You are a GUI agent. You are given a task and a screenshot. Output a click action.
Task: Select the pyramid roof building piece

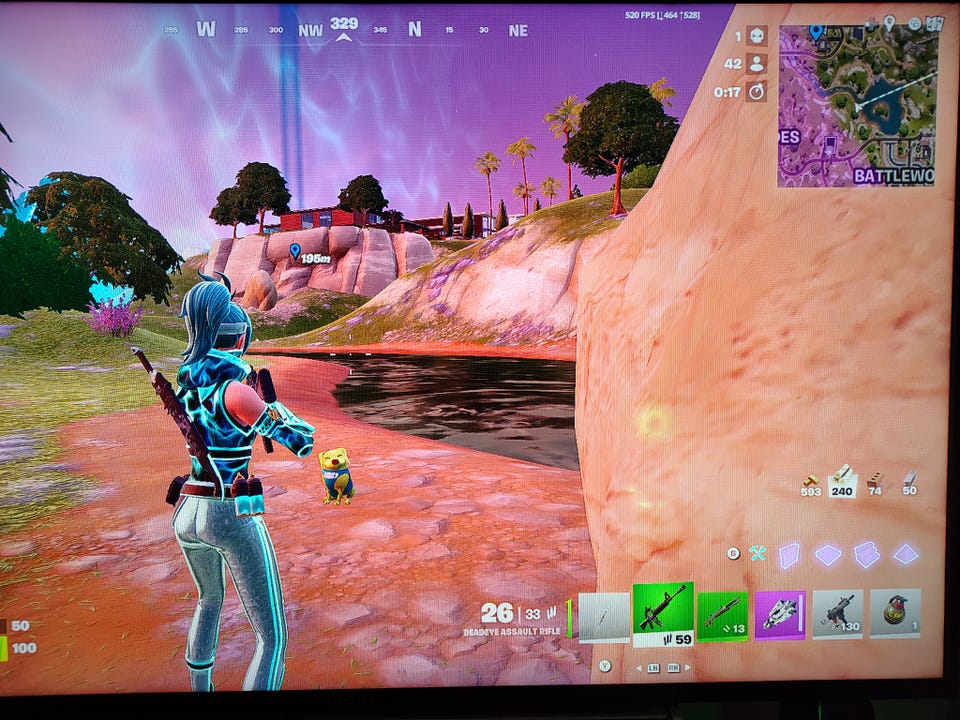[905, 554]
